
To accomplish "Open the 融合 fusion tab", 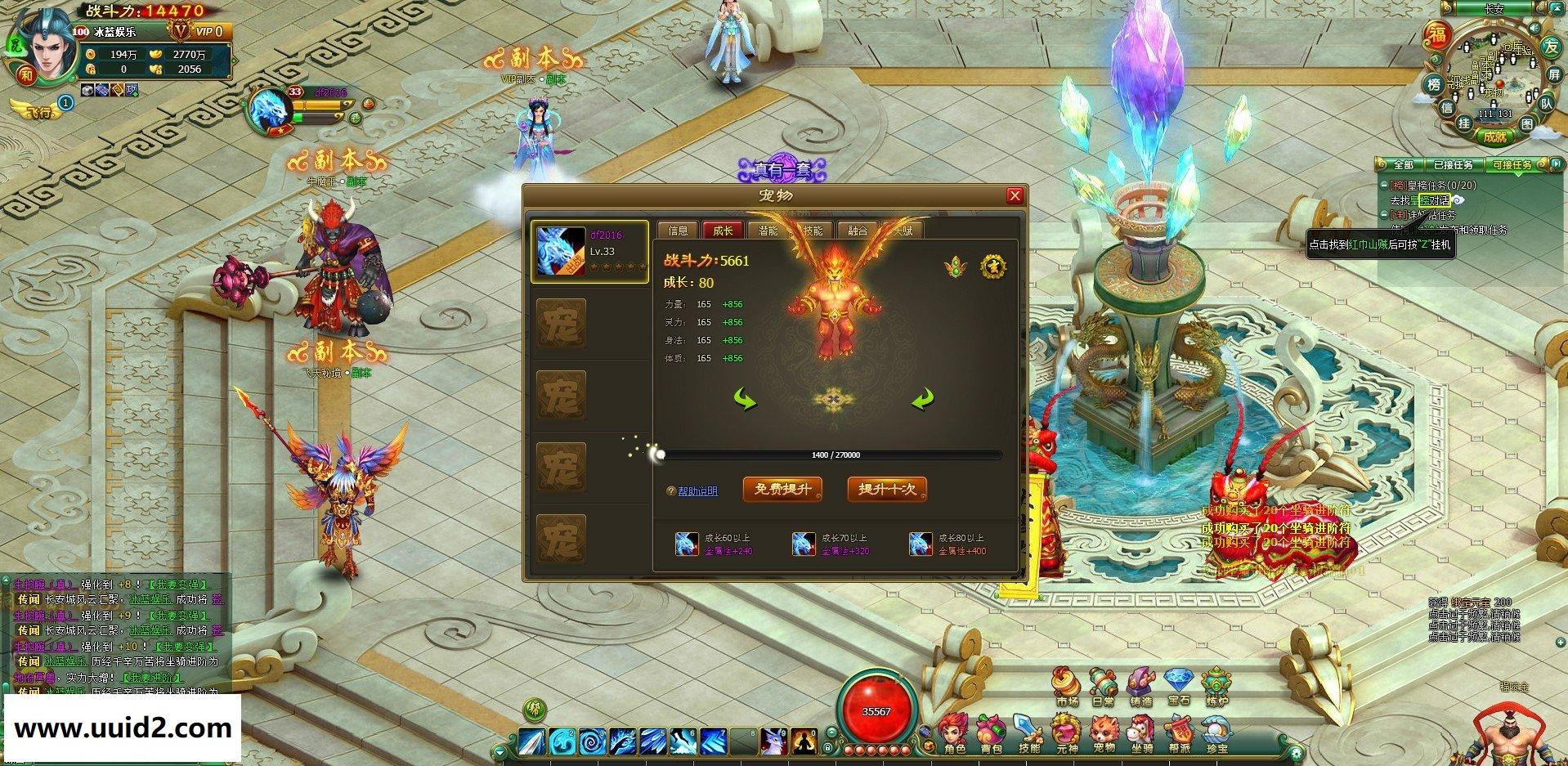I will pos(858,231).
